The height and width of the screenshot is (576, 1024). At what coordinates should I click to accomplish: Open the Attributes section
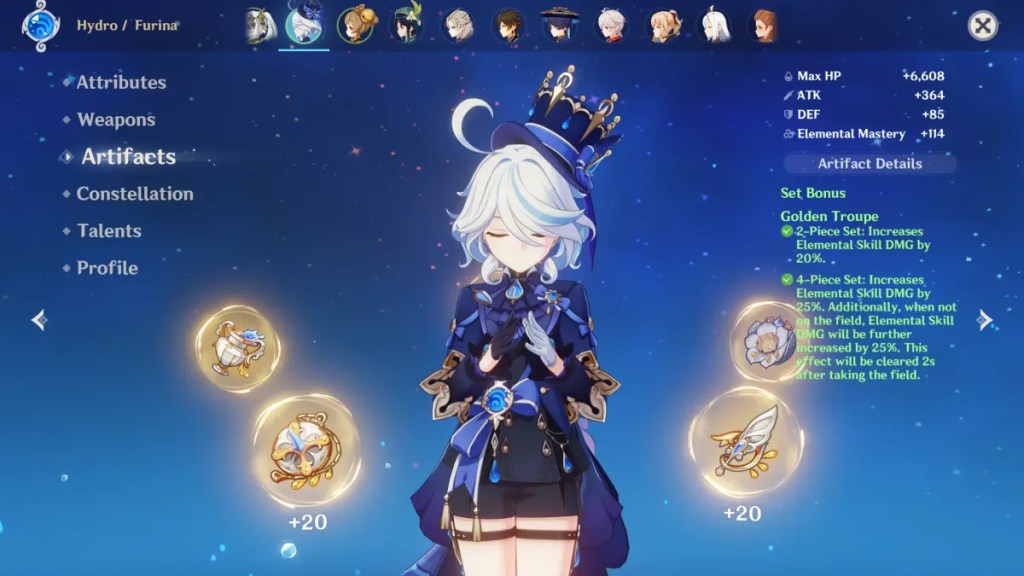pyautogui.click(x=121, y=83)
